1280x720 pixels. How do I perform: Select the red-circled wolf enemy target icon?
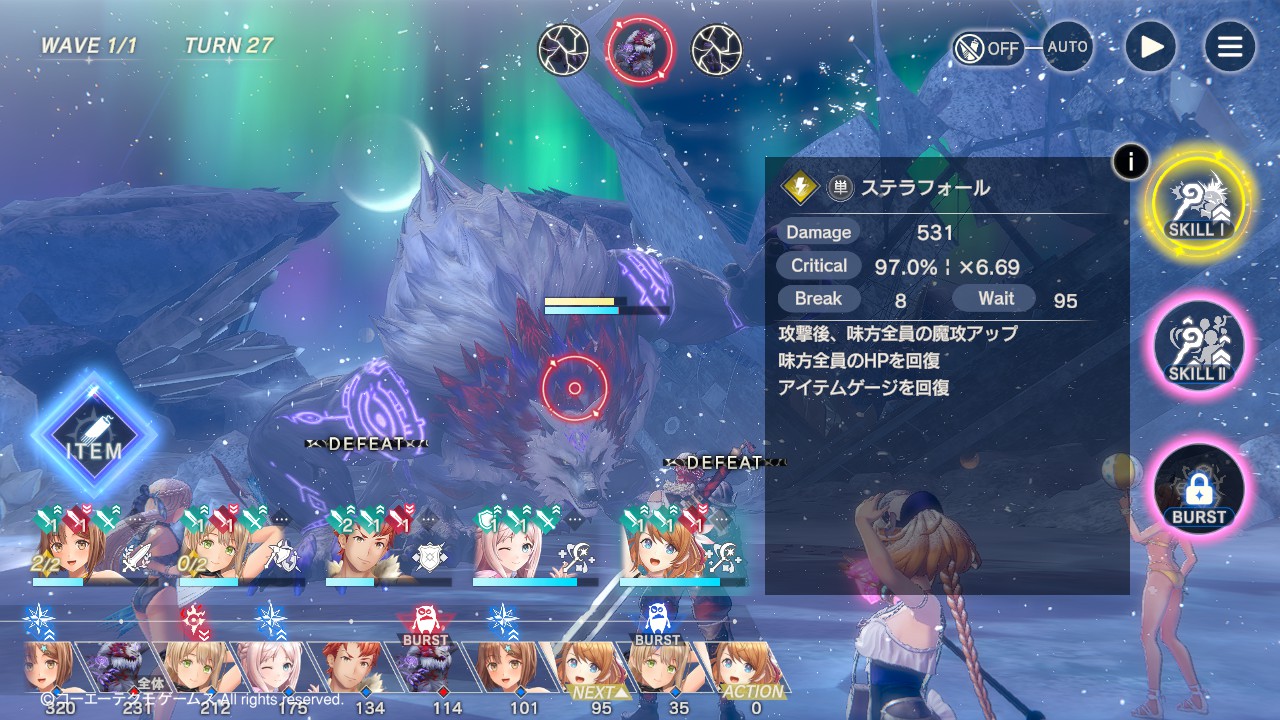pos(639,49)
